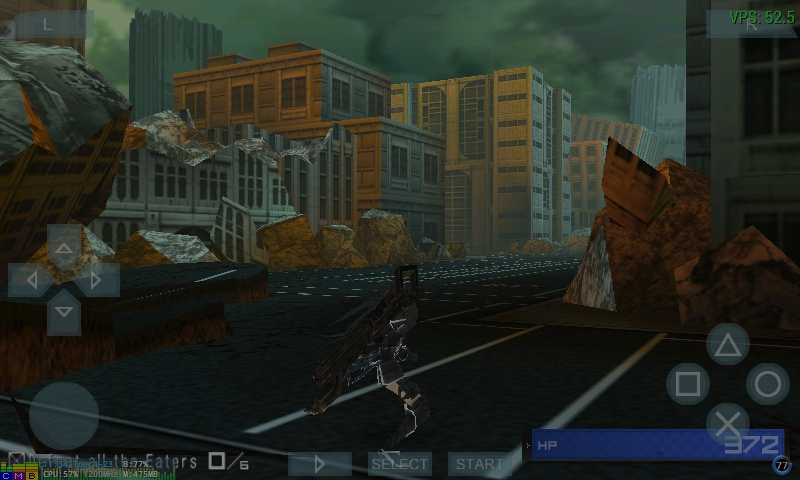Tap the START button
800x480 pixels.
[x=479, y=464]
